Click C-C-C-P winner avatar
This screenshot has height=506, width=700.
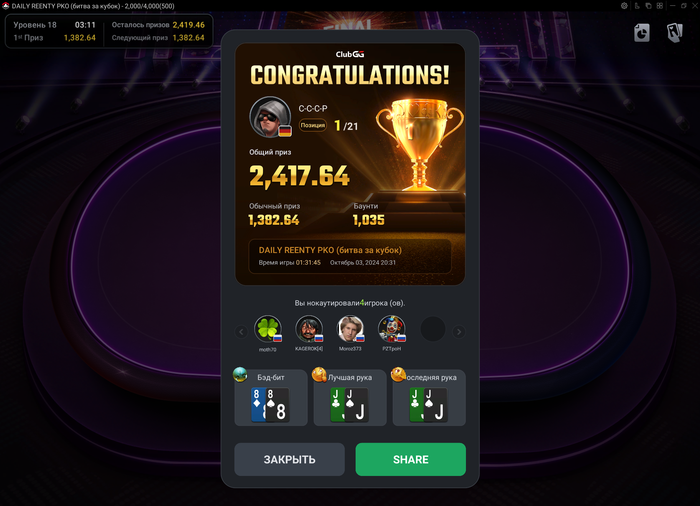[269, 117]
